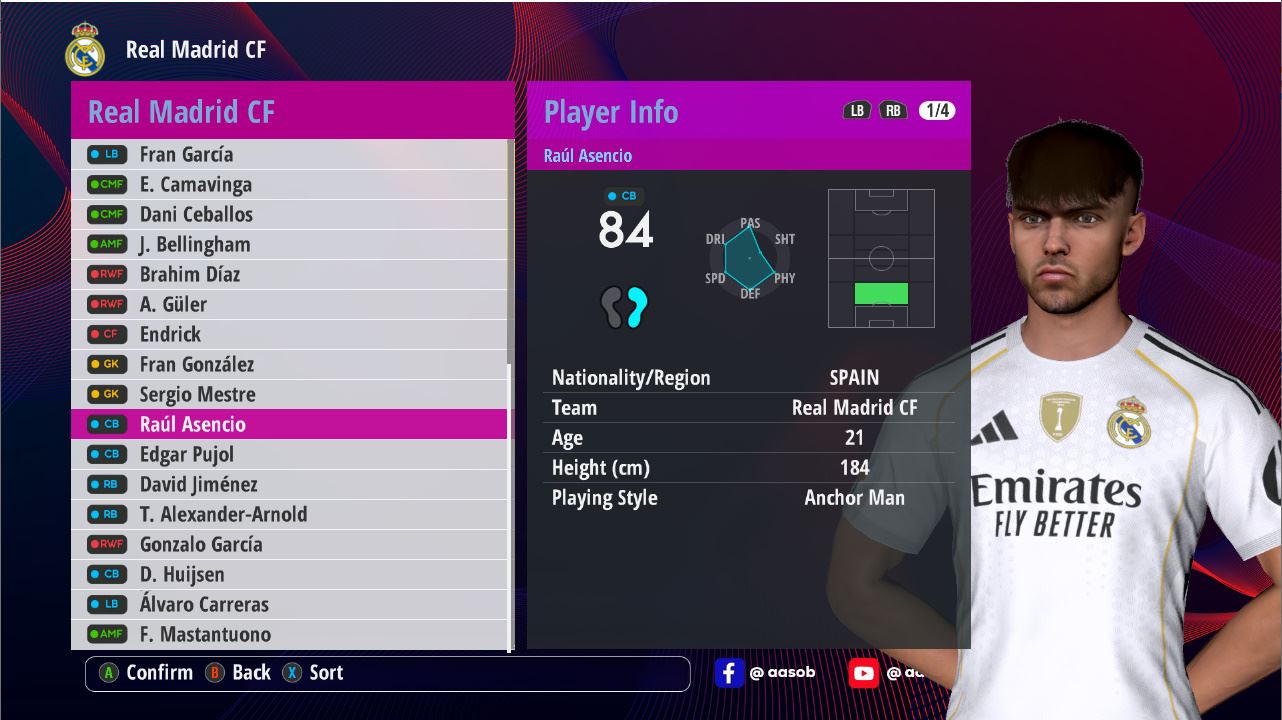Screen dimensions: 1282x720
Task: Choose Álvaro Carreras from the list
Action: [290, 604]
